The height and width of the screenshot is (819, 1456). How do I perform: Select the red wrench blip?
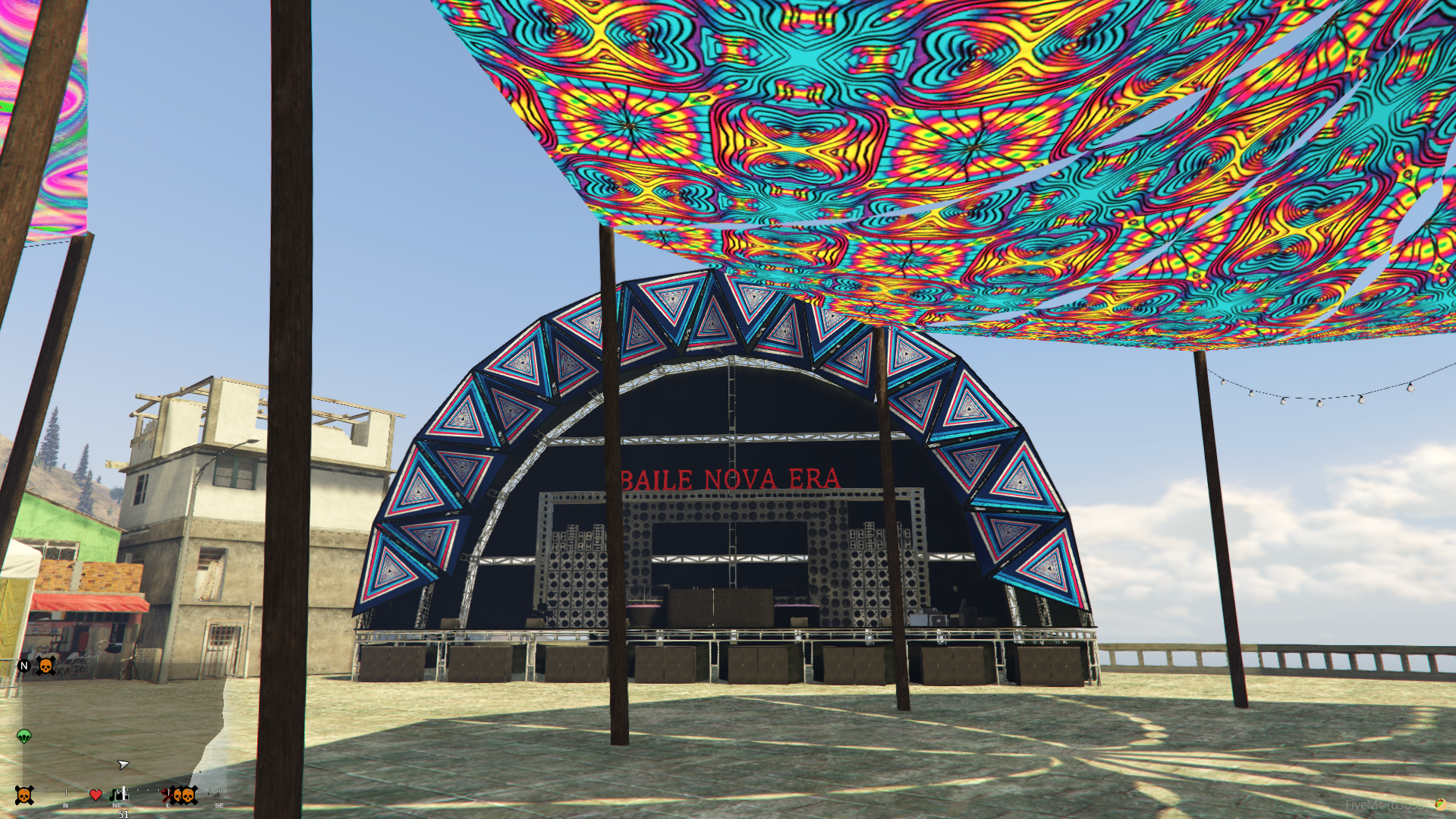click(167, 795)
